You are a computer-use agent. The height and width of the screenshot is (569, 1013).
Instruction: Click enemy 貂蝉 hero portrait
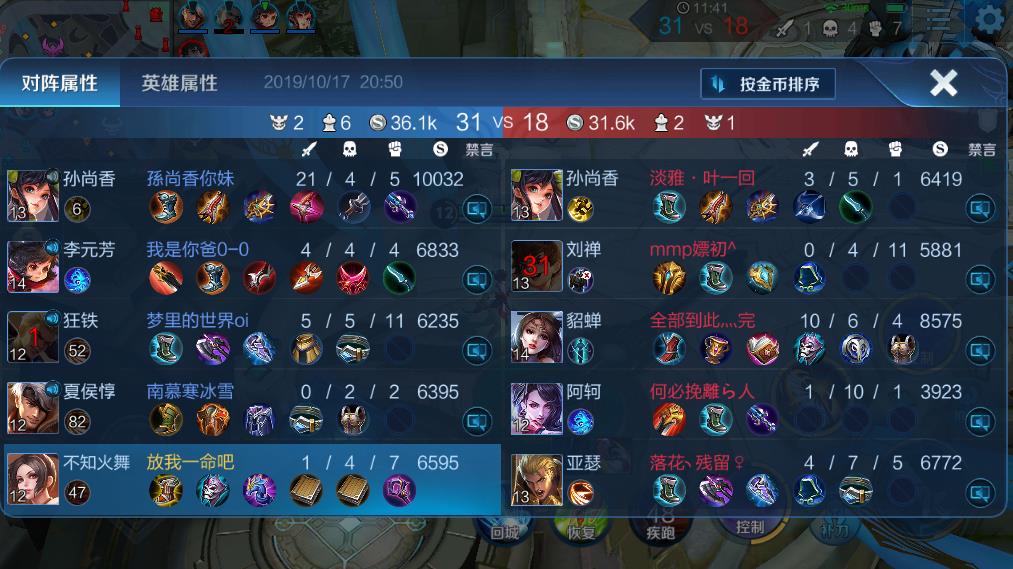pos(537,337)
